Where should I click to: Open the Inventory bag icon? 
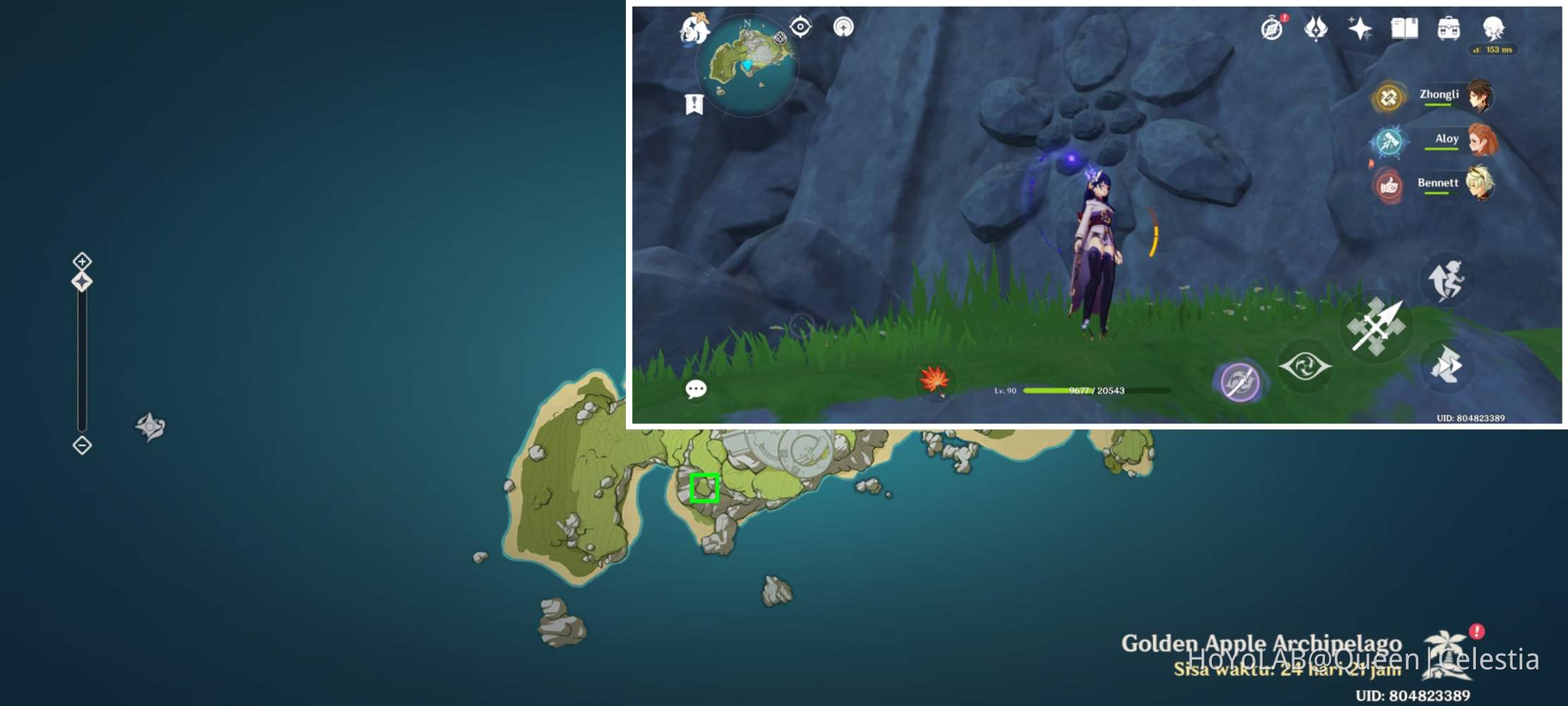click(x=1448, y=29)
